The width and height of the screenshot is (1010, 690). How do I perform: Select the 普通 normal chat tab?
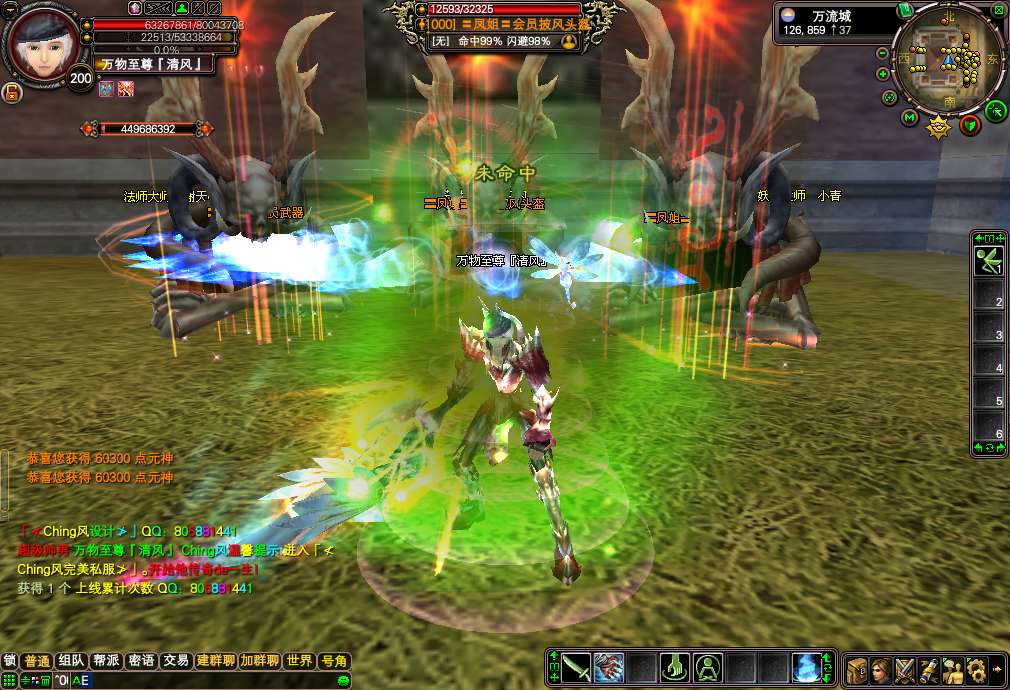pos(36,661)
